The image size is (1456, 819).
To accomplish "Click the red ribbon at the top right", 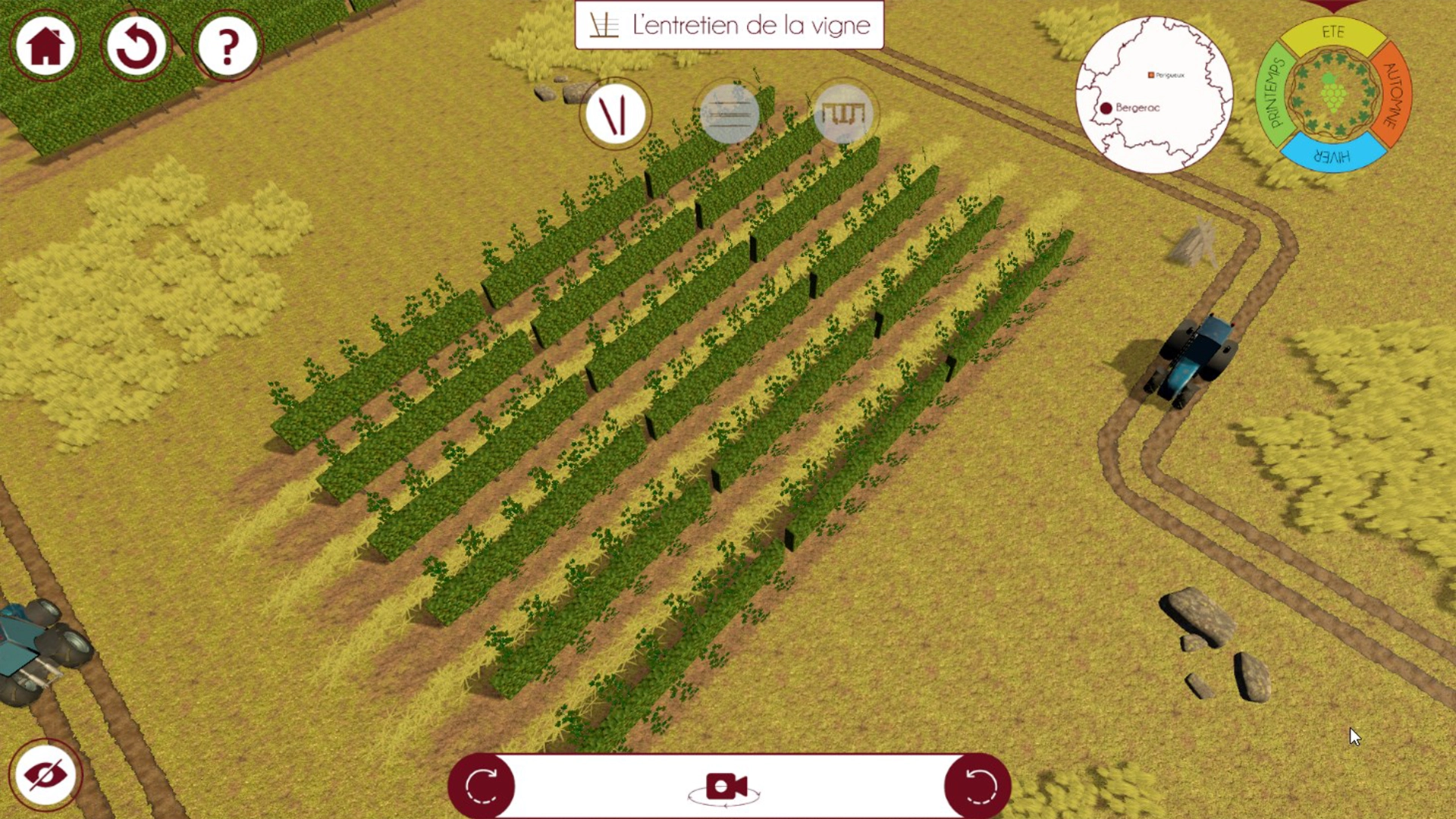I will pyautogui.click(x=1332, y=6).
